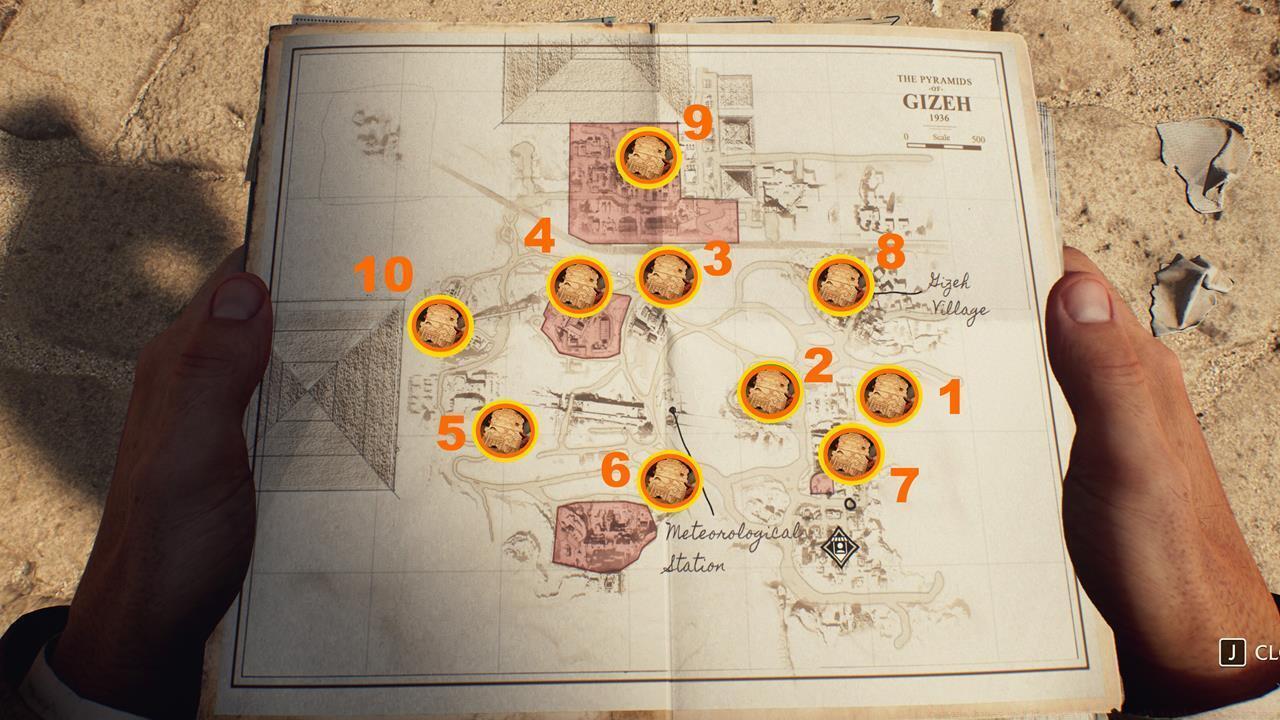Click marker 10 near the eastern pyramid
Image resolution: width=1280 pixels, height=720 pixels.
click(438, 326)
